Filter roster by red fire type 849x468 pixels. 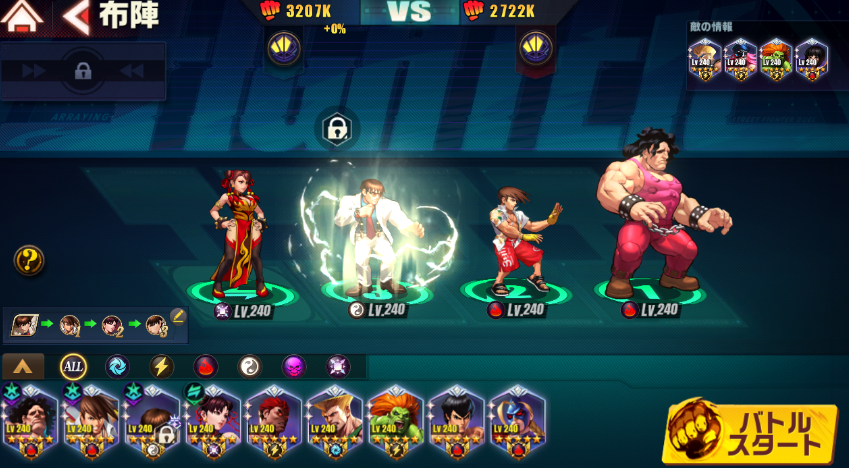click(205, 366)
